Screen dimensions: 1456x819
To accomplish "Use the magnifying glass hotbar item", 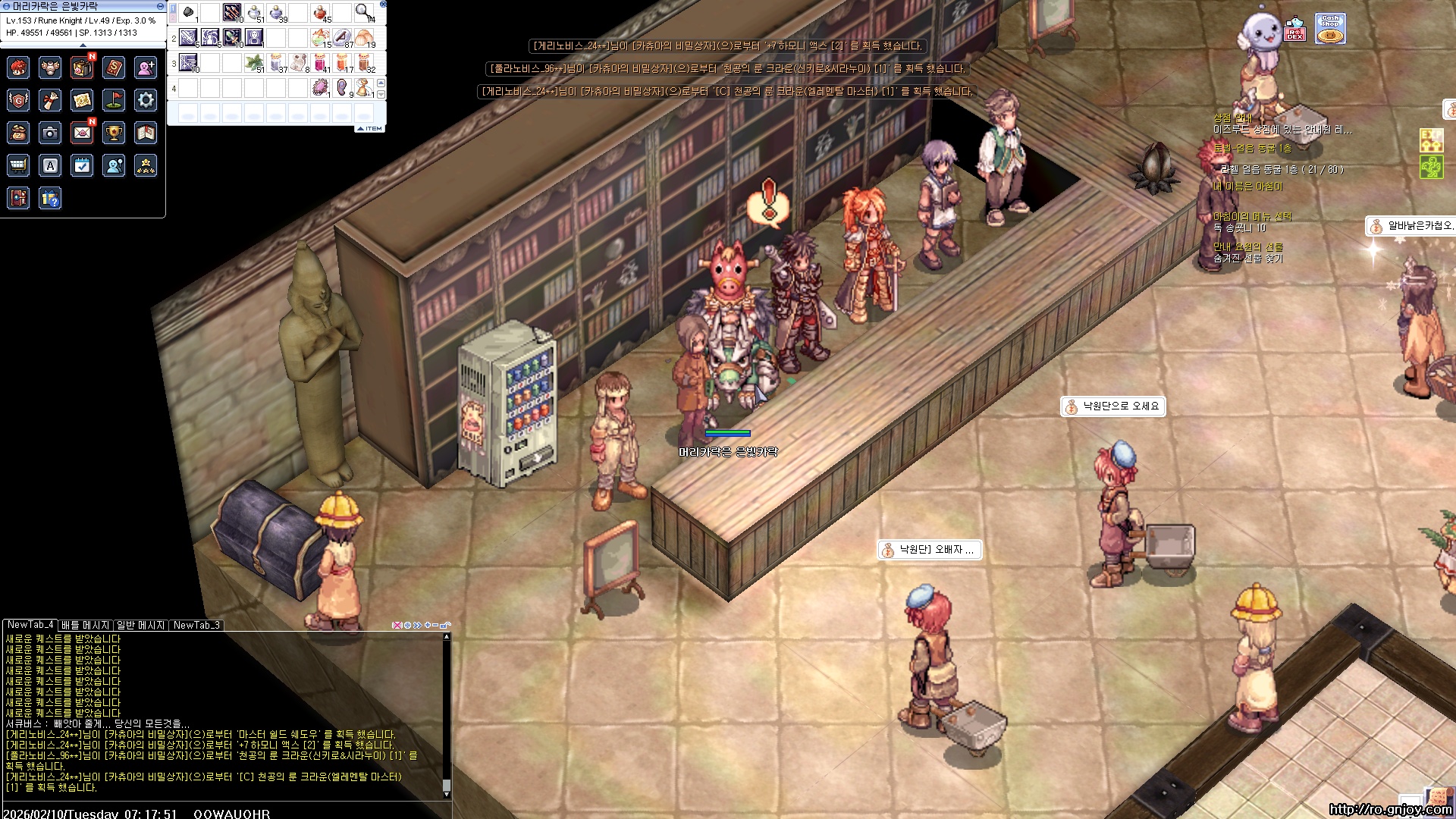I will tap(364, 12).
